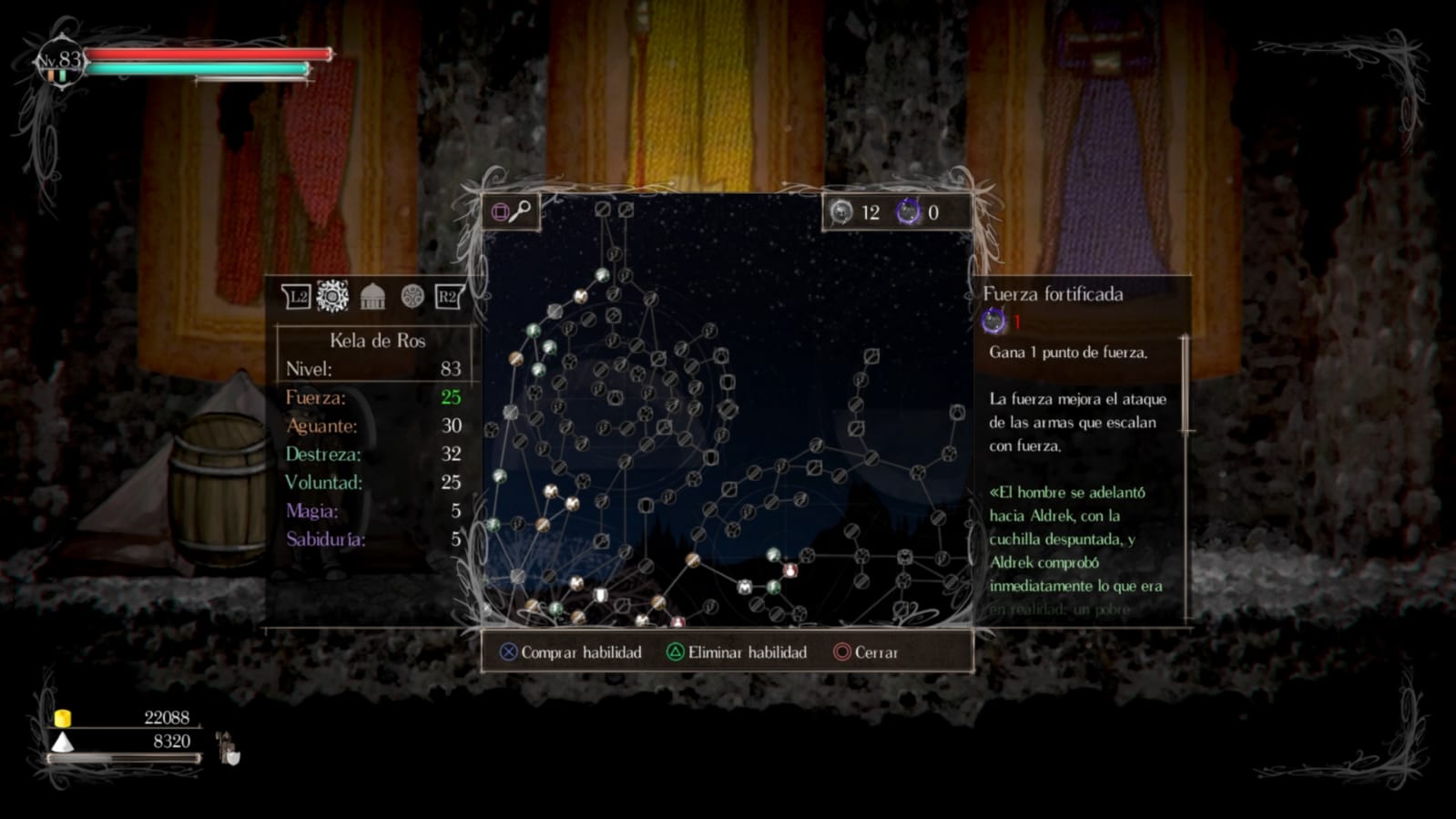Open the domed sanctuary building tab

(372, 296)
